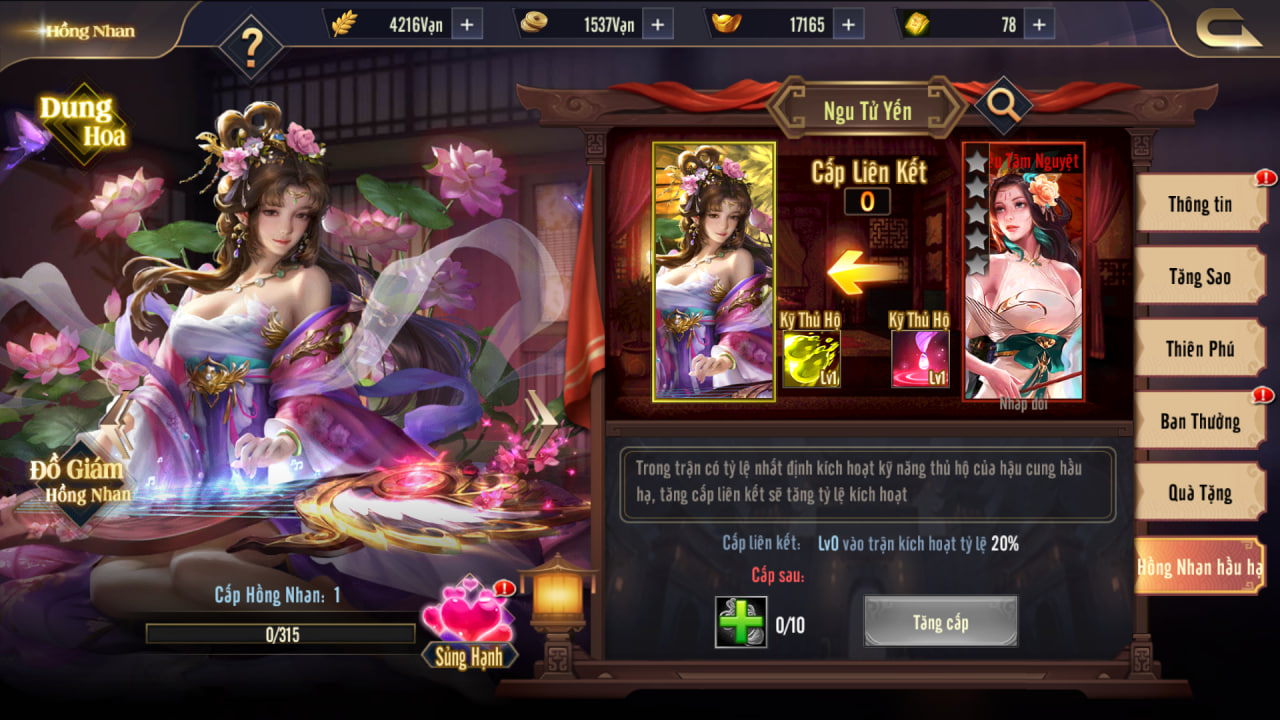Viewport: 1280px width, 720px height.
Task: Select Hồng Nhan hầu hạ tab
Action: [x=1200, y=567]
